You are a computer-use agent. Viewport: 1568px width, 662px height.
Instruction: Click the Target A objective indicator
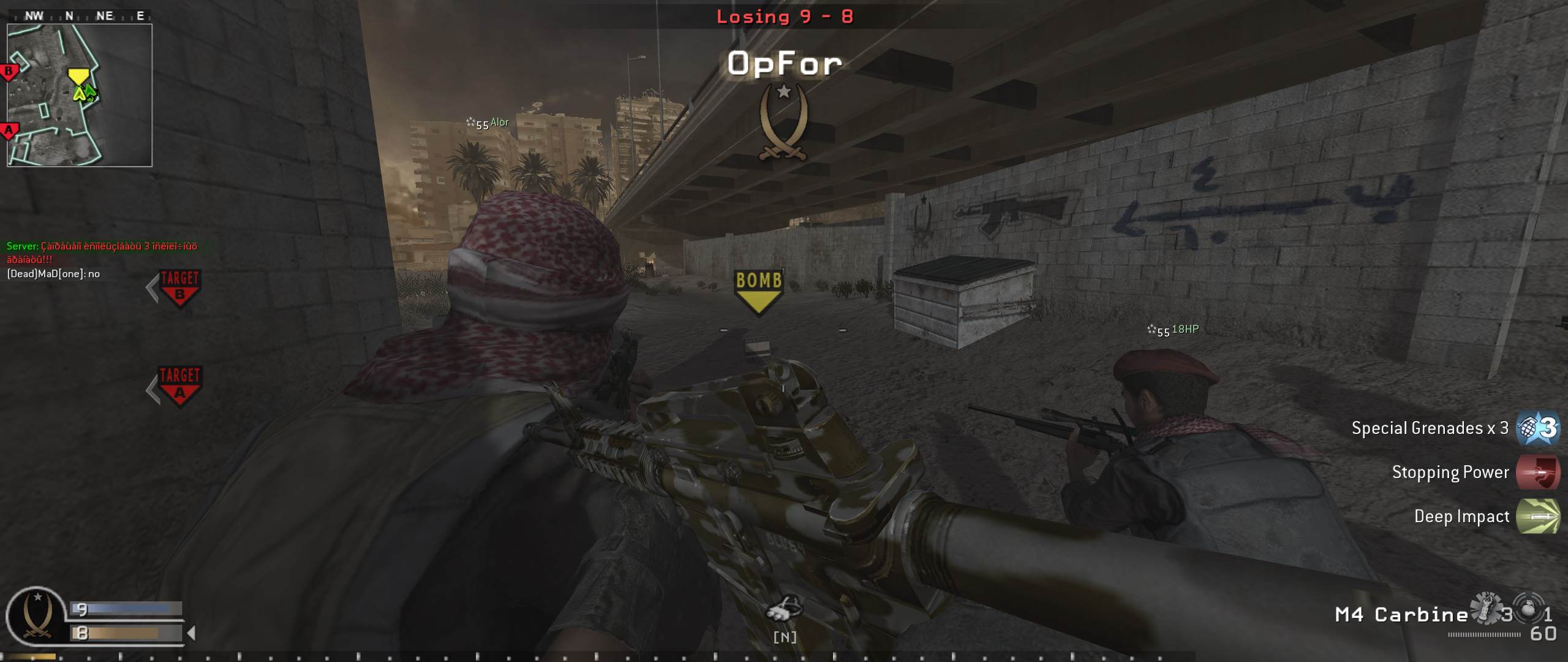180,386
